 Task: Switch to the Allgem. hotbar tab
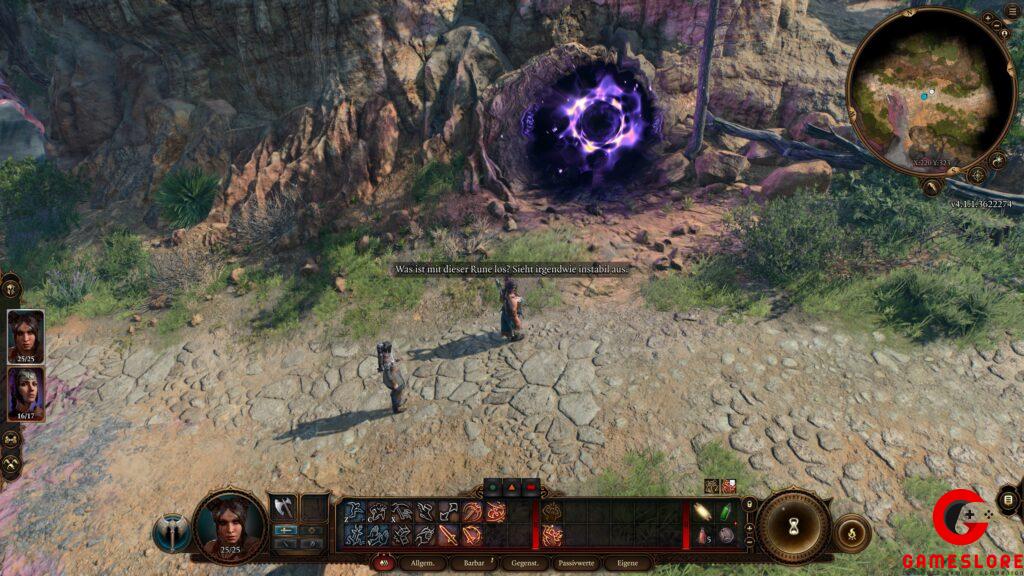tap(416, 564)
